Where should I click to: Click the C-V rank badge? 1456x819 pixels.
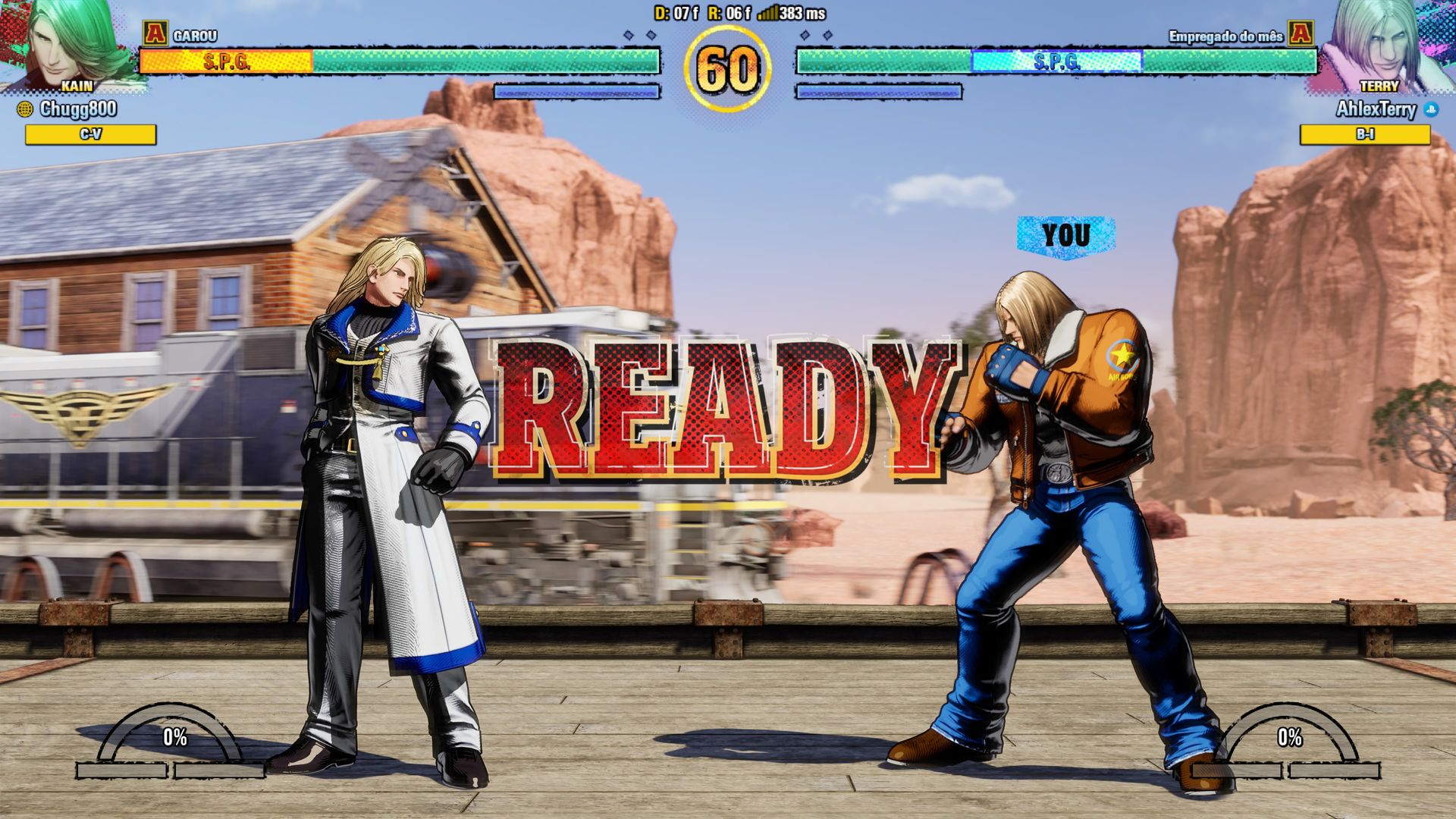pos(90,134)
